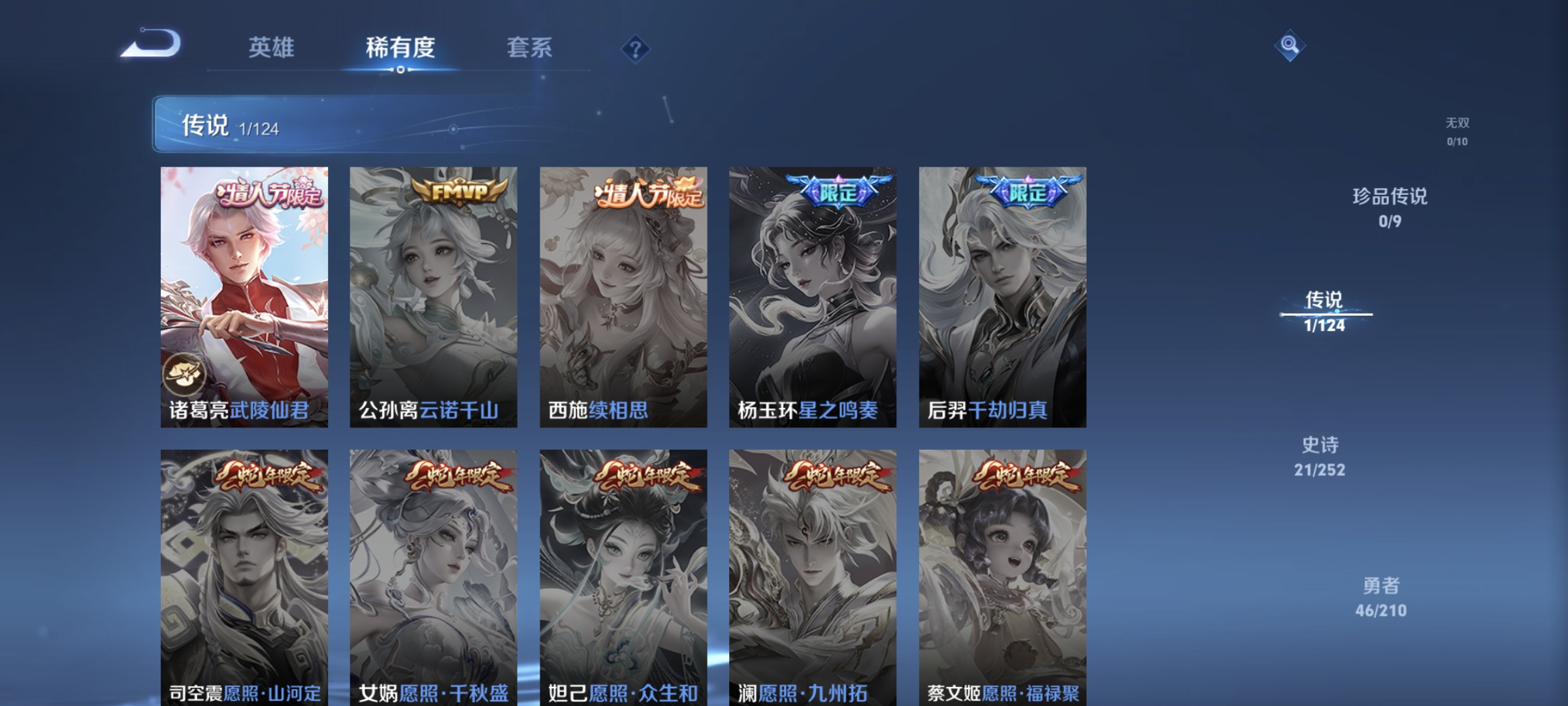View the 女娲 愿照·千秋盛 skin card
Screen dimensions: 1568x706
tap(433, 577)
